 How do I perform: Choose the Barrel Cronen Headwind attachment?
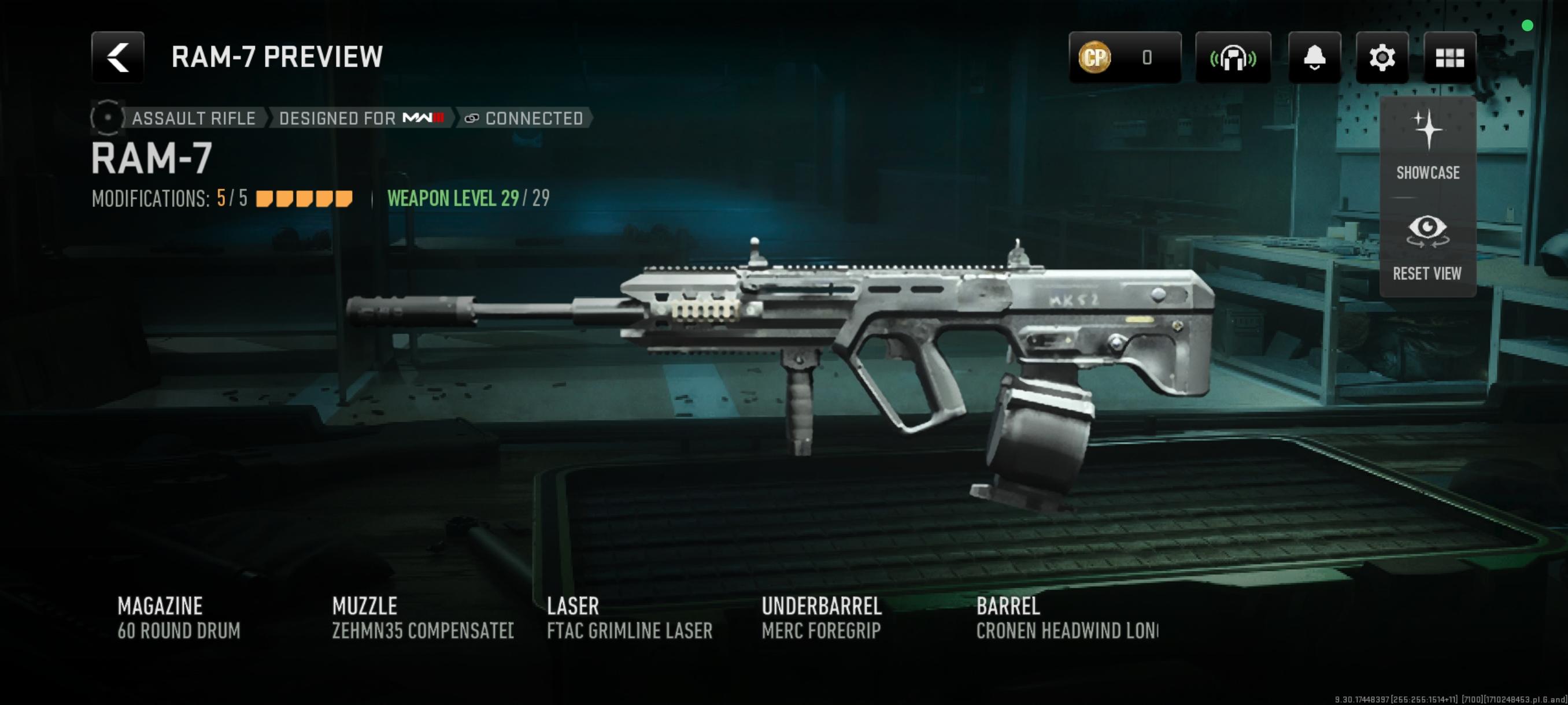[1066, 617]
